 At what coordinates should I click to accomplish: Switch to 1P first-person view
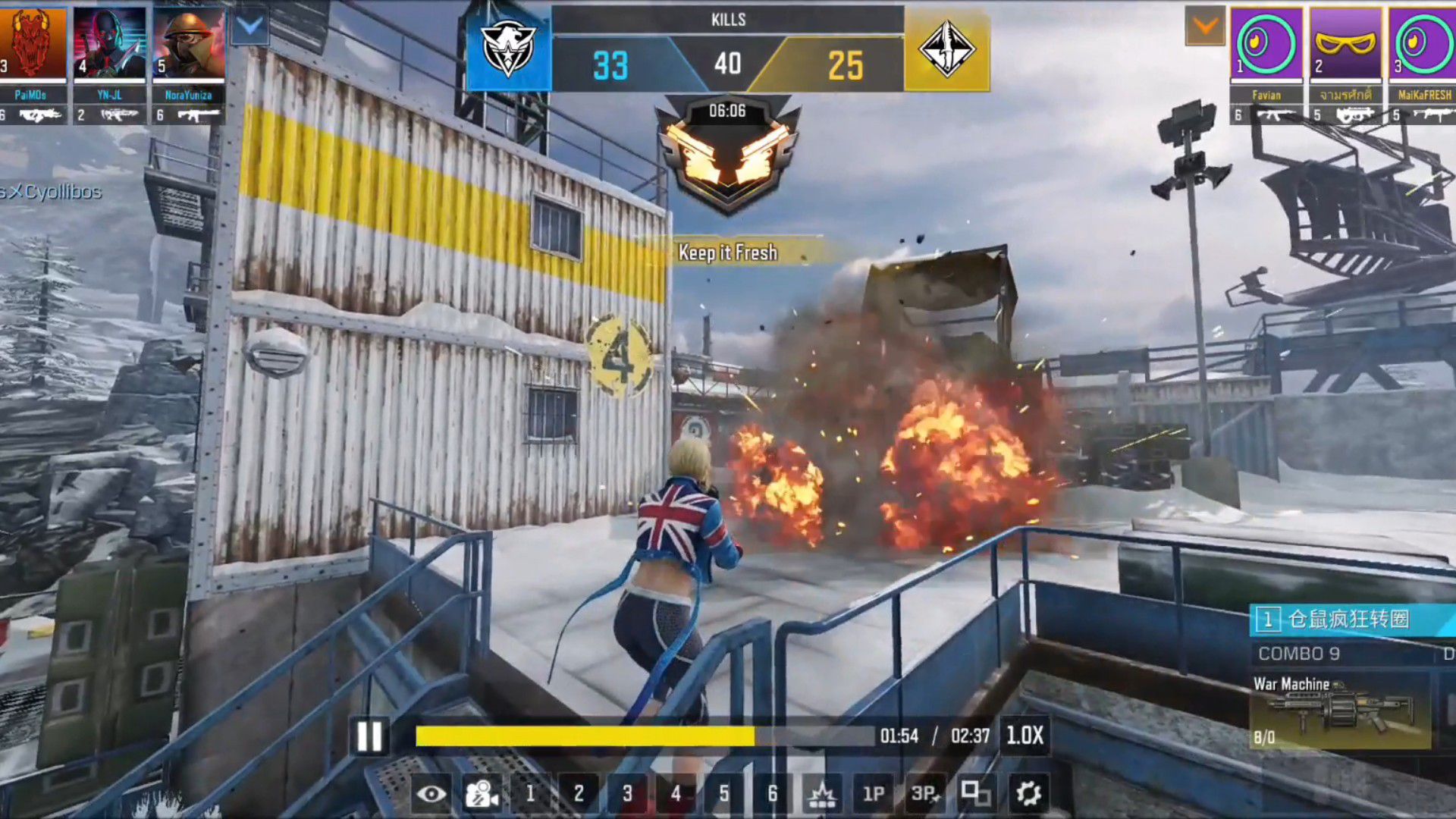[x=873, y=794]
